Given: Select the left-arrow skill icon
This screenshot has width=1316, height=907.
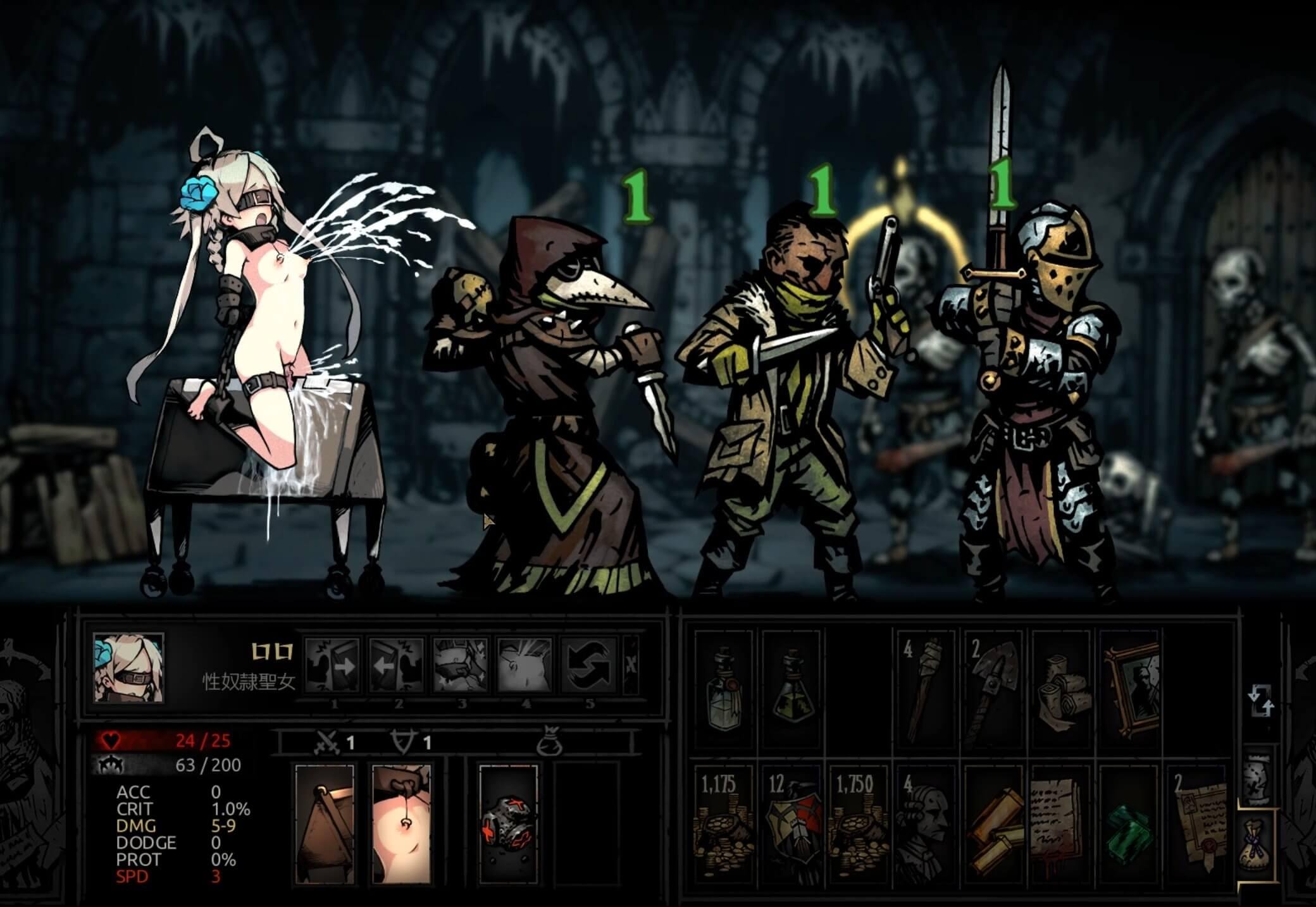Looking at the screenshot, I should [x=397, y=664].
